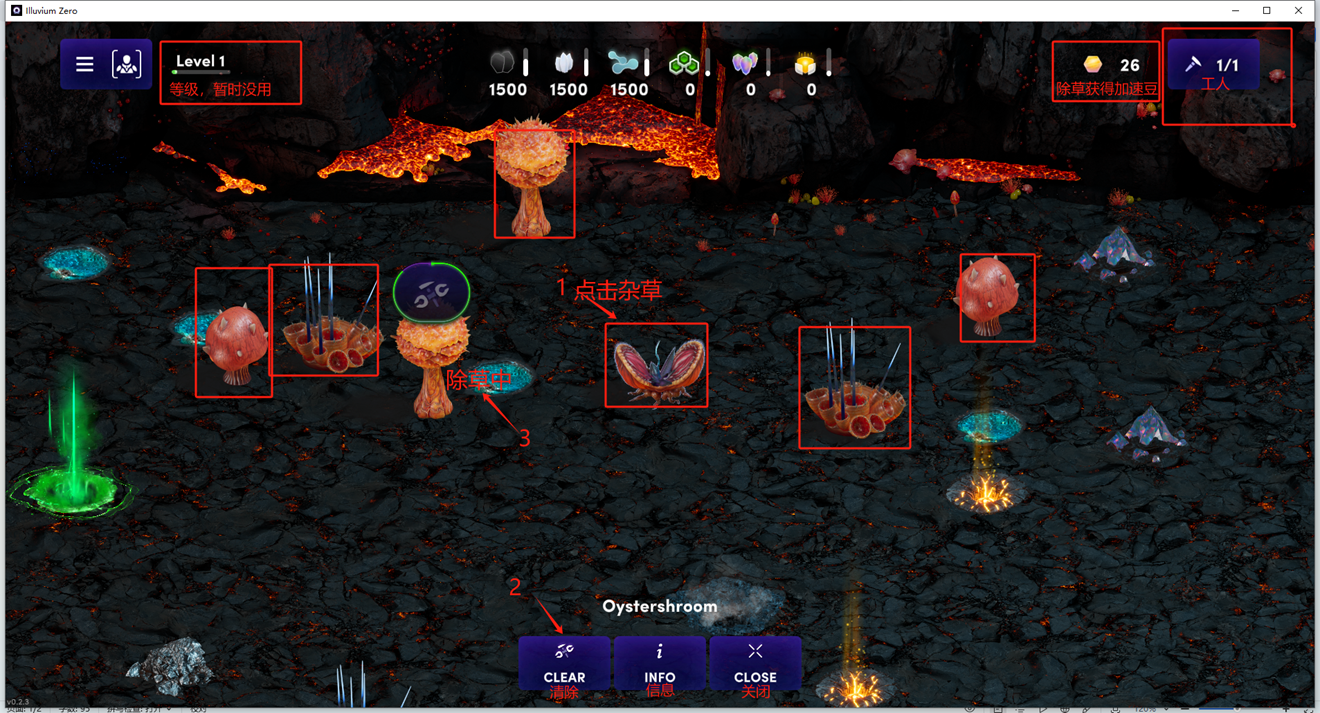The image size is (1320, 713).
Task: Clear the selected Oystershroom
Action: point(564,662)
